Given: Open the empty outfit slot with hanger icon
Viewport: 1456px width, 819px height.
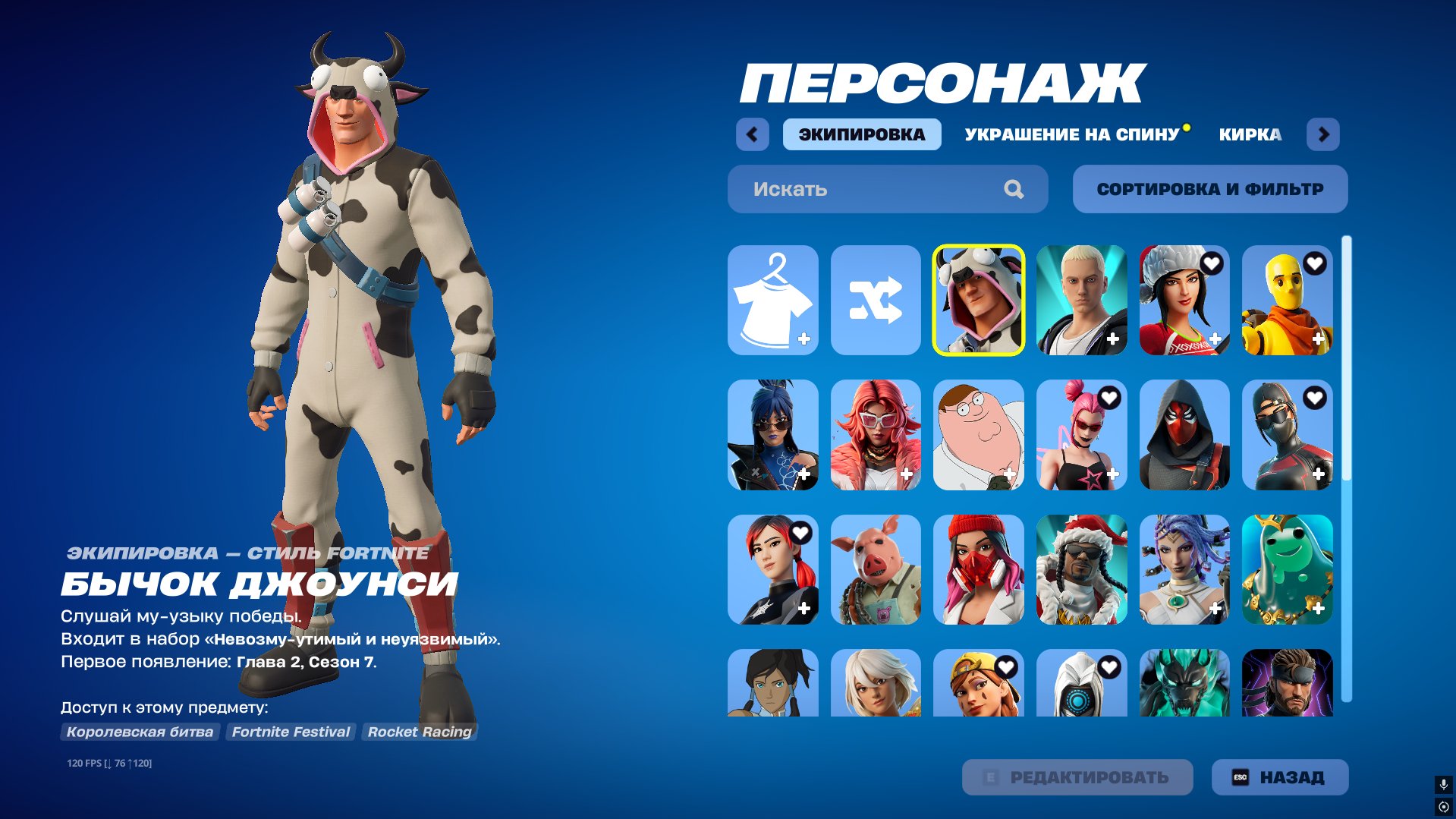Looking at the screenshot, I should (x=772, y=301).
